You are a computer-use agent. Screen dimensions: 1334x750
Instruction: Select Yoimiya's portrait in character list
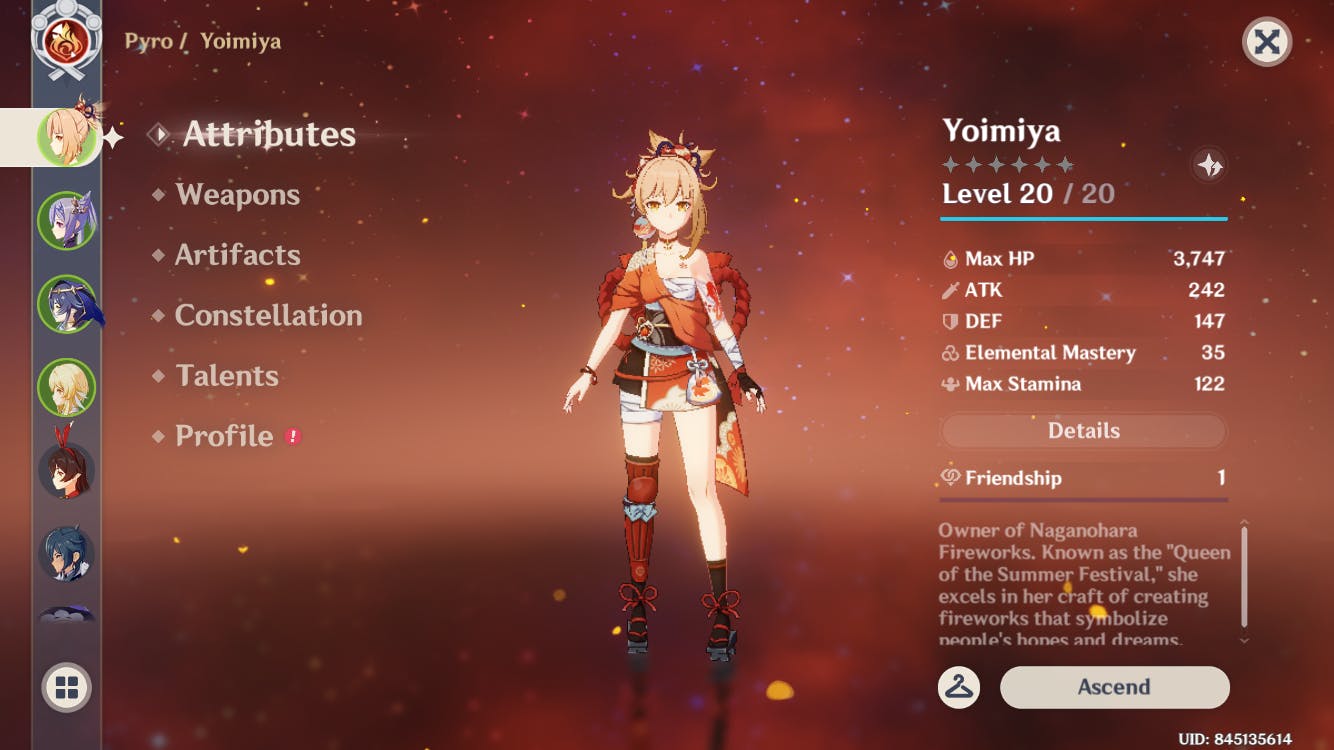point(67,136)
